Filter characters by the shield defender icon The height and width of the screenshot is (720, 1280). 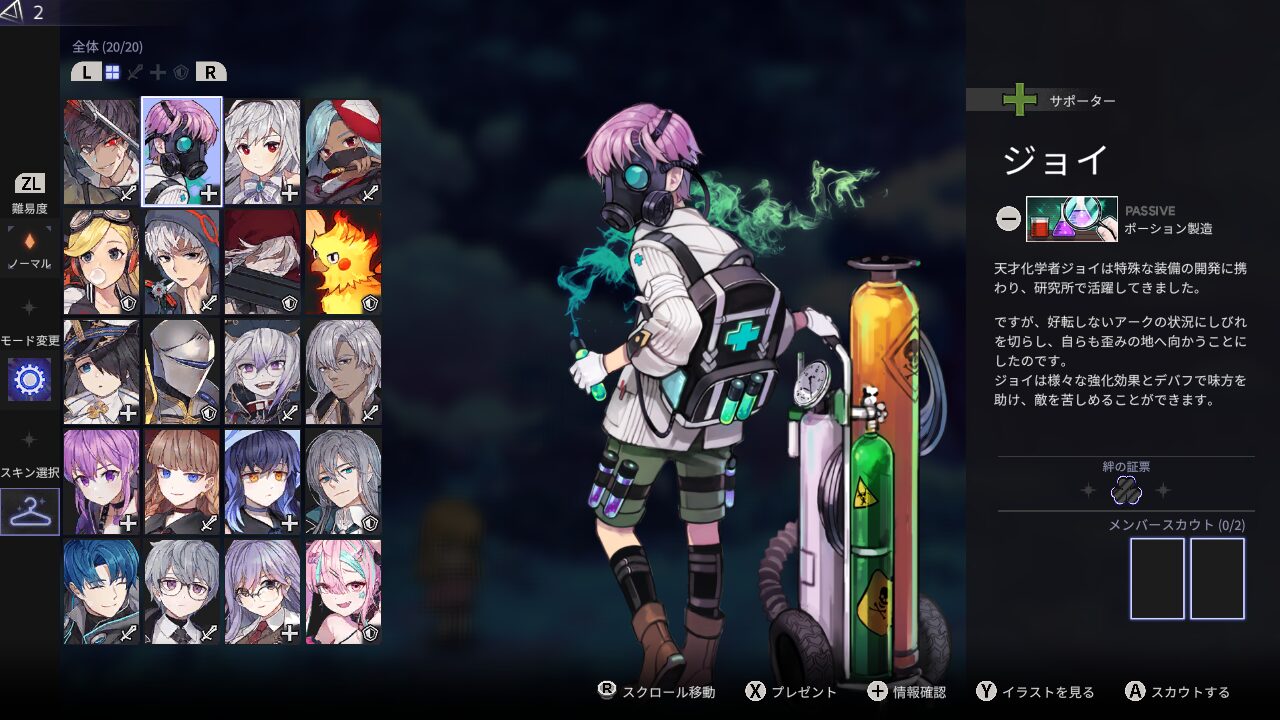[182, 71]
